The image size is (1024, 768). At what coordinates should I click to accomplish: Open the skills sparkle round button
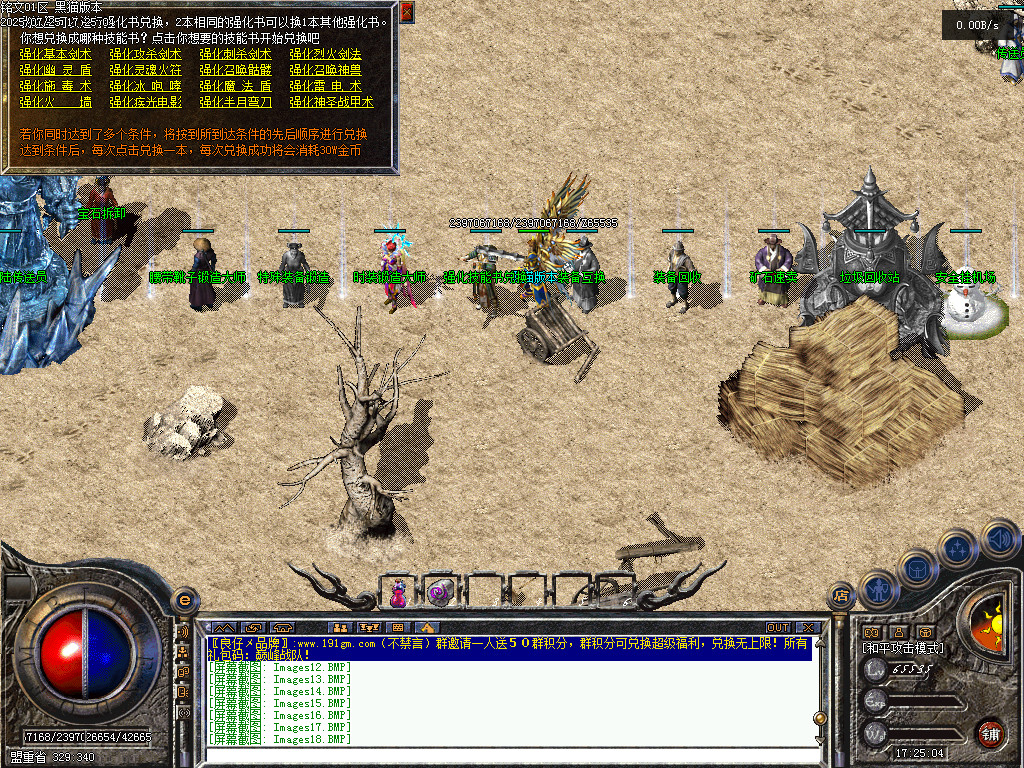[958, 549]
